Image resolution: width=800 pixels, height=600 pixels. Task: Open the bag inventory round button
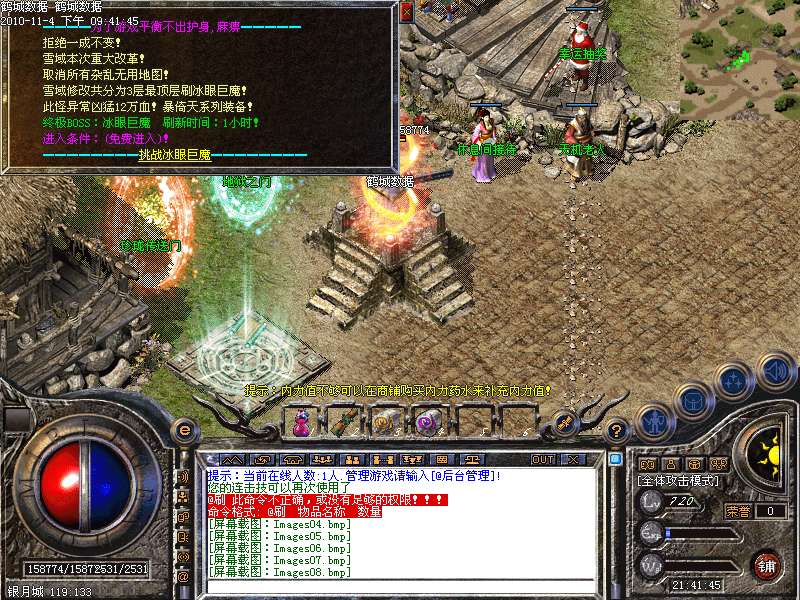tap(692, 401)
